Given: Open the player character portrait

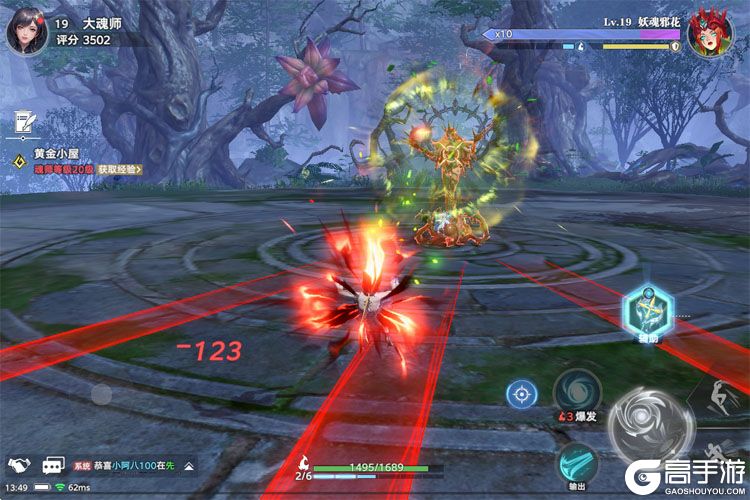Looking at the screenshot, I should pos(27,30).
